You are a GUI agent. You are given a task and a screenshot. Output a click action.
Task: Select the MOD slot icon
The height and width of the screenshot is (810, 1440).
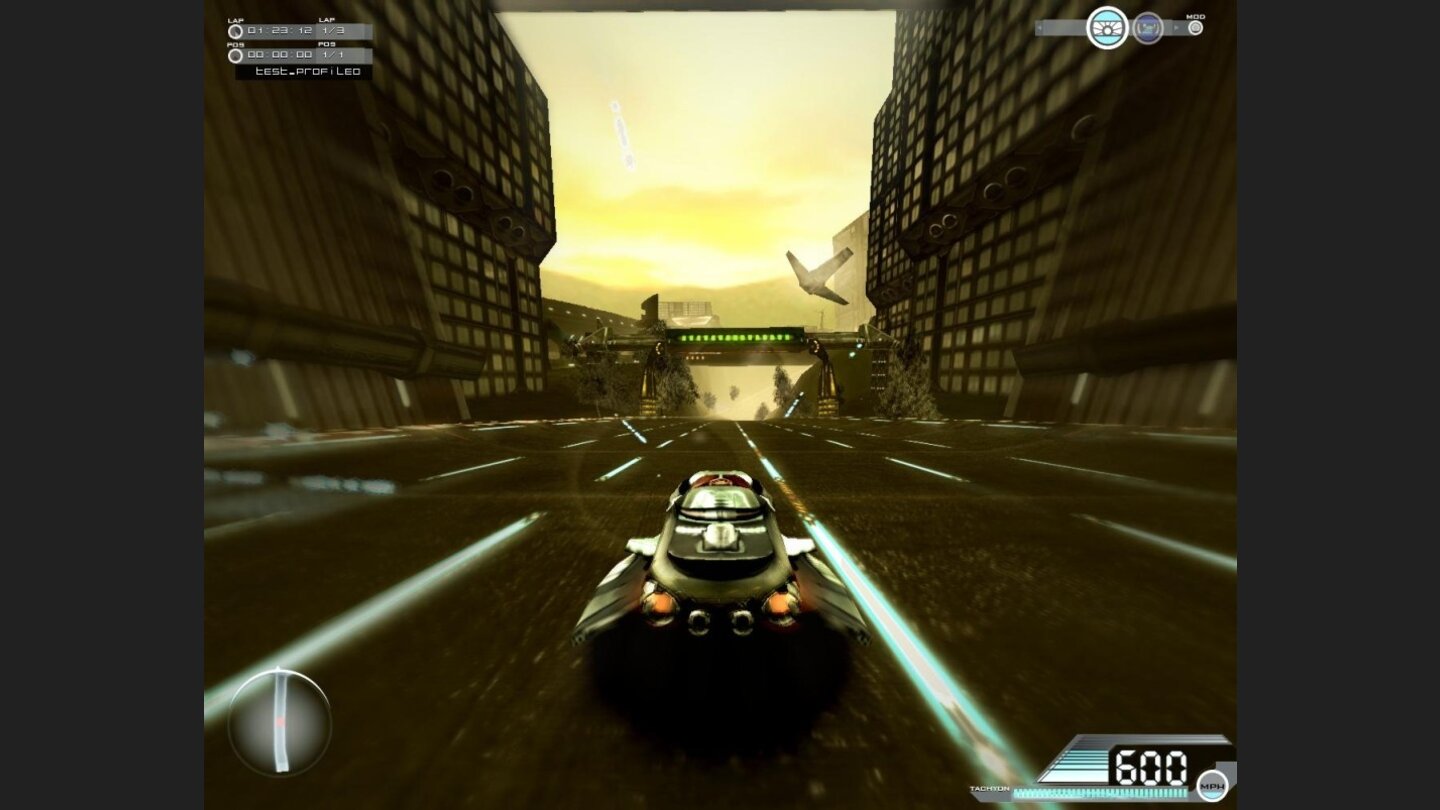pos(1196,28)
